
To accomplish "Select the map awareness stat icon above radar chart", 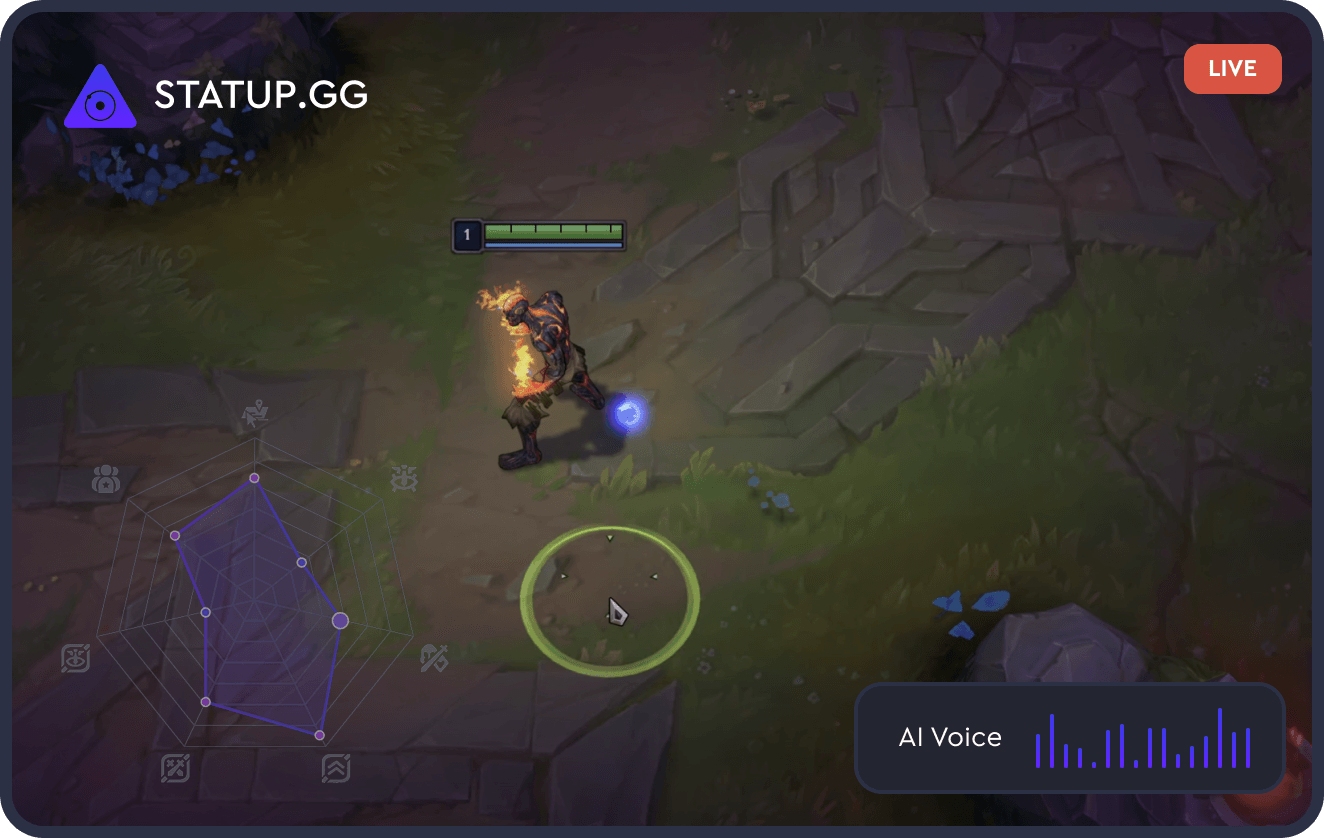I will tap(253, 412).
